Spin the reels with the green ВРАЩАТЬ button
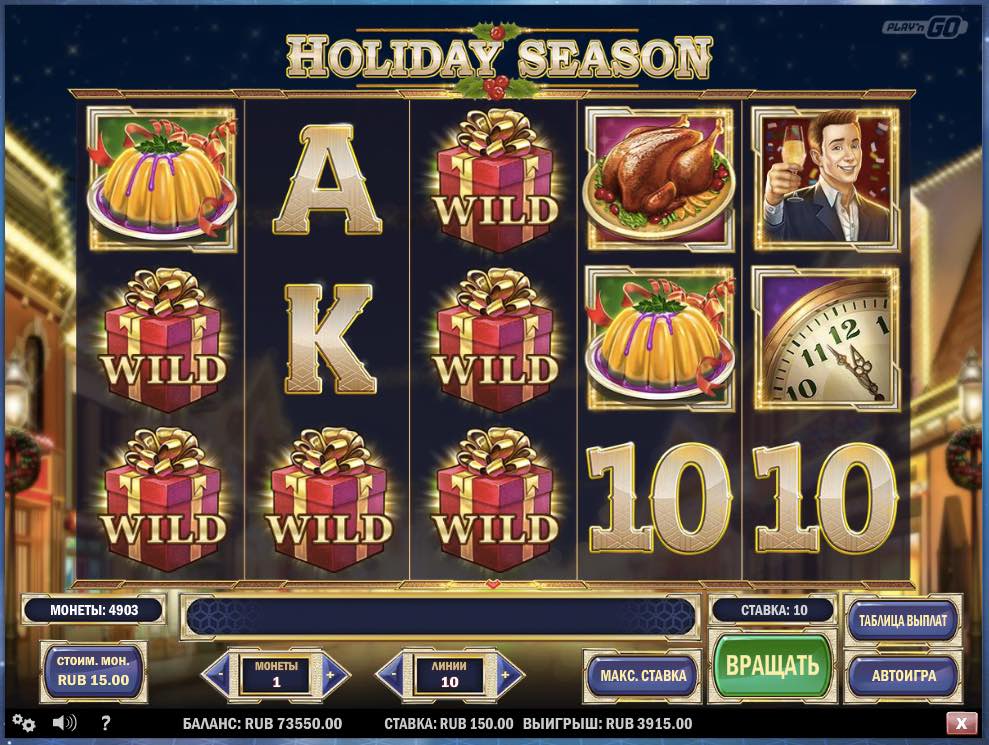Viewport: 989px width, 745px height. tap(772, 665)
